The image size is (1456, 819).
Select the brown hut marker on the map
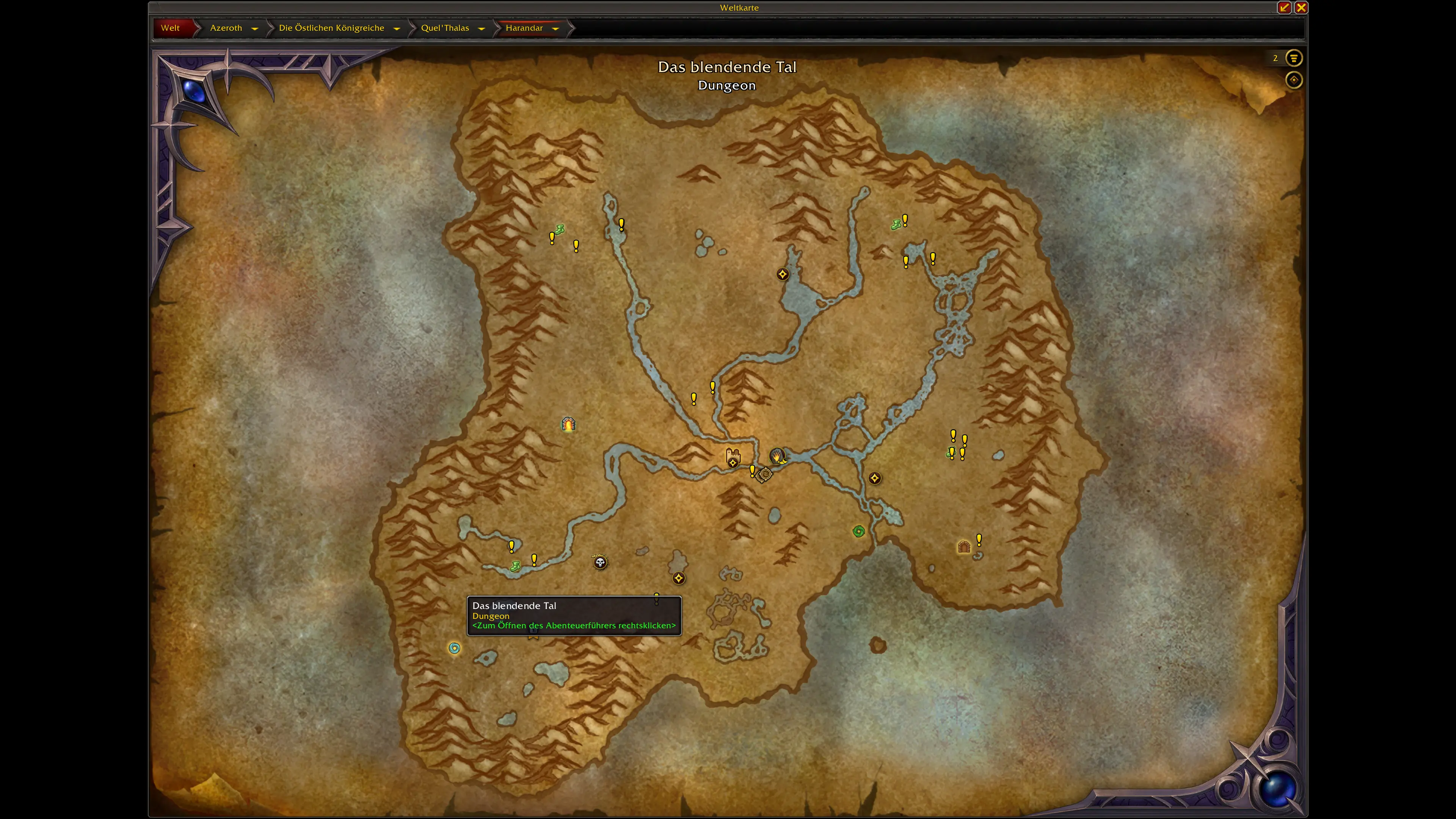[x=964, y=546]
